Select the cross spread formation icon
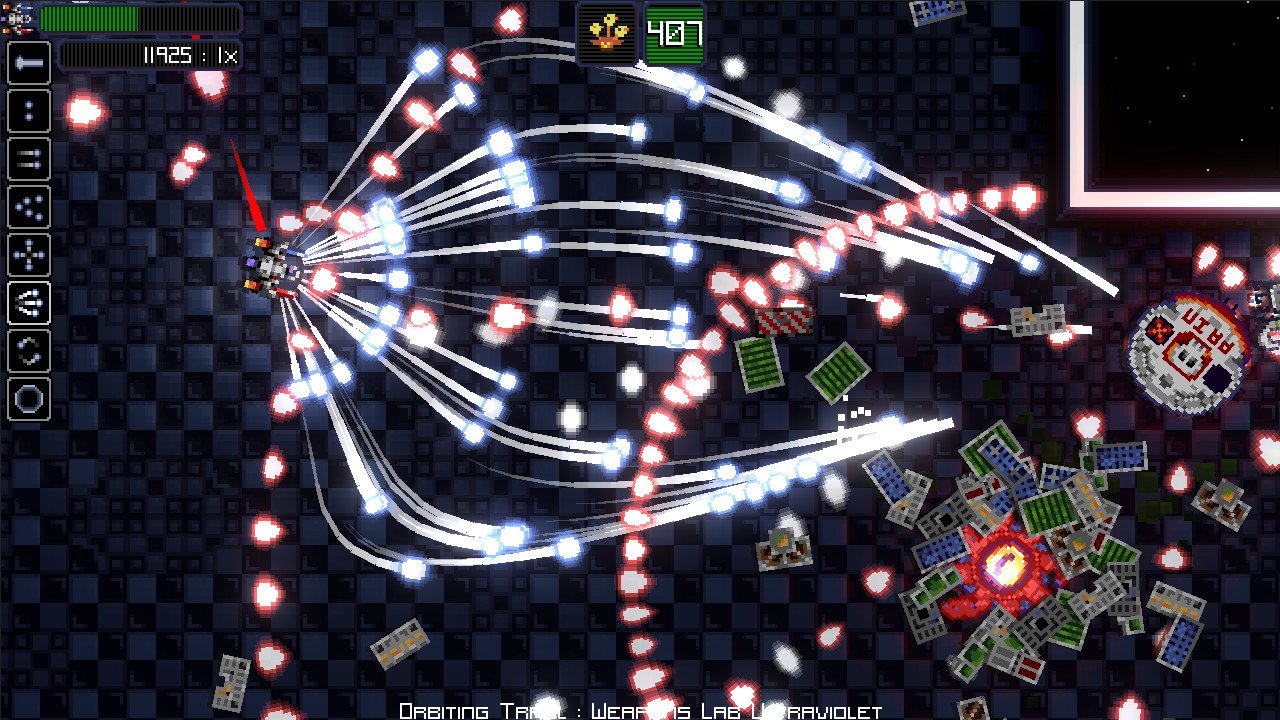The image size is (1280, 720). (28, 255)
